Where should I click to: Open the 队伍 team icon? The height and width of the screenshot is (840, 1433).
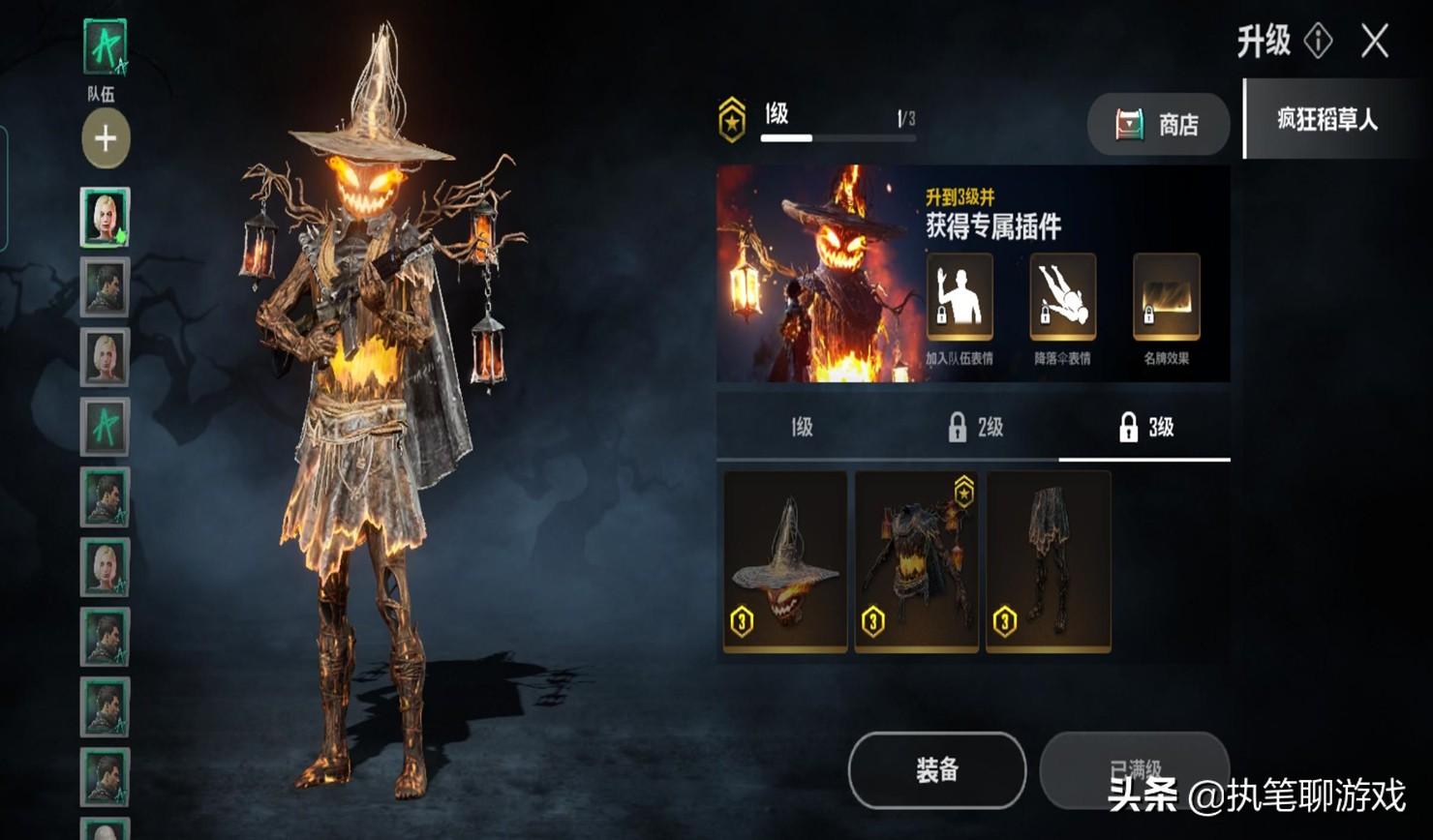(x=105, y=48)
